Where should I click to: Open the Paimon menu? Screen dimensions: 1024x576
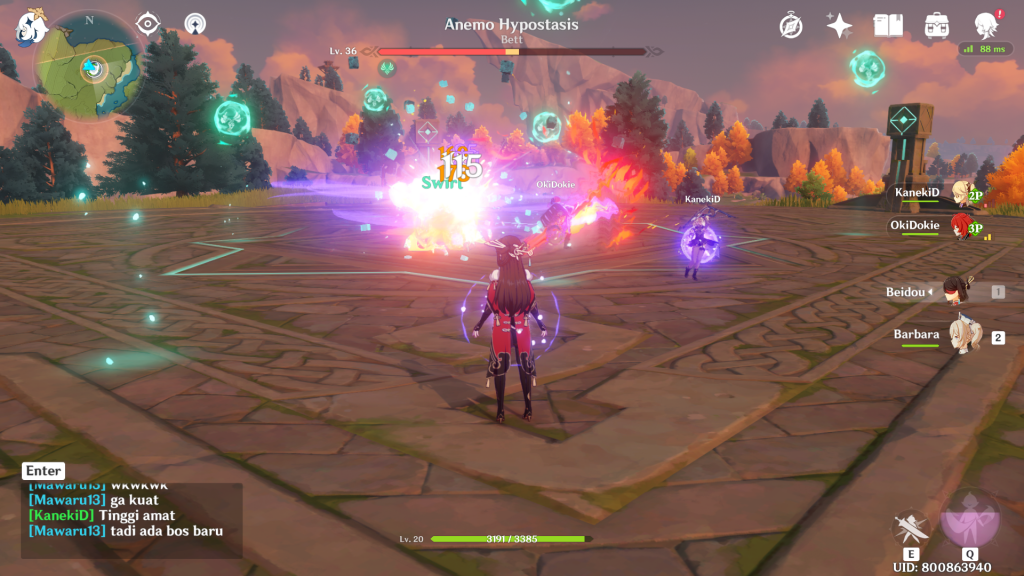pos(30,27)
